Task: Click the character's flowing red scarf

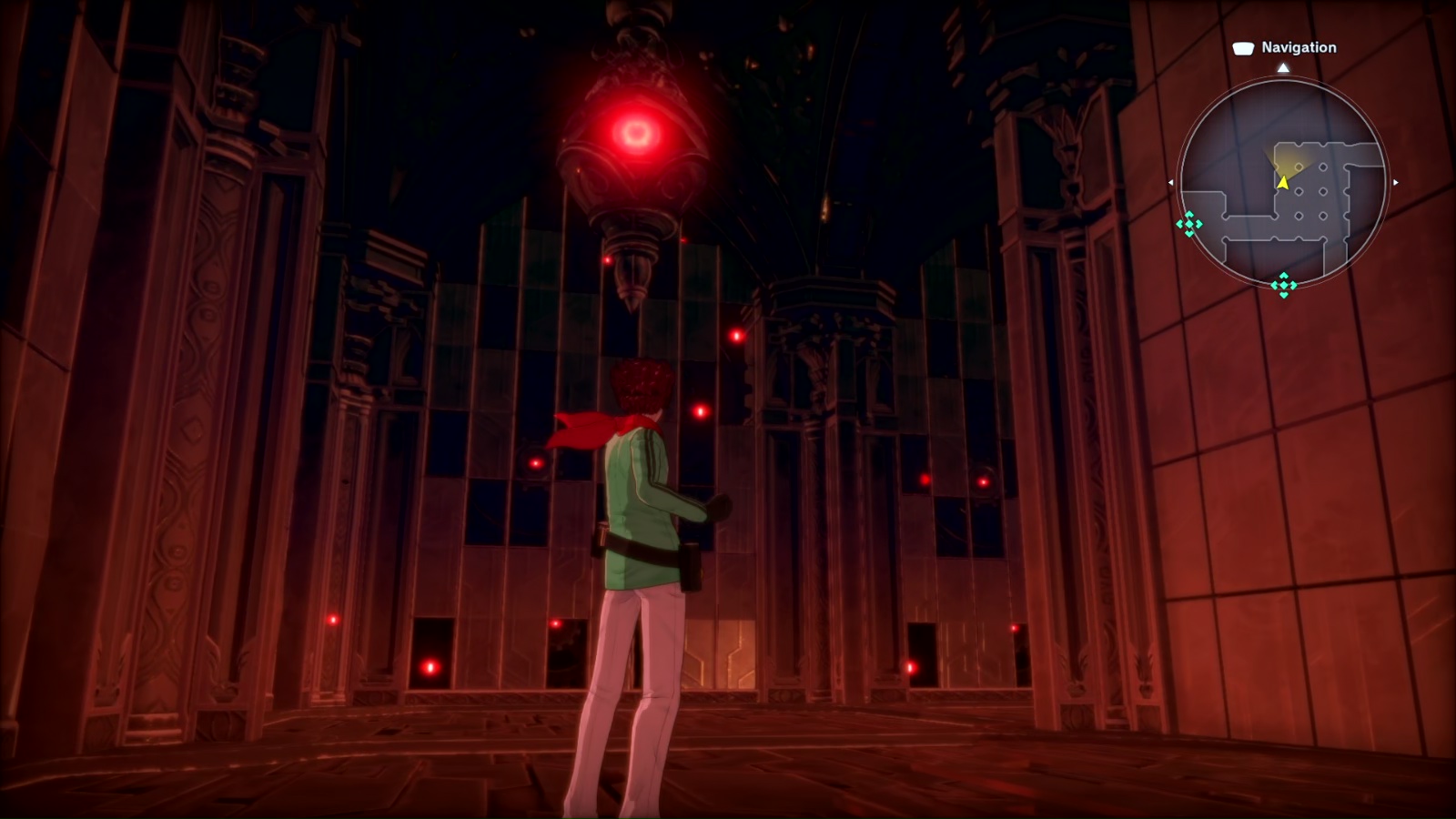Action: 582,428
